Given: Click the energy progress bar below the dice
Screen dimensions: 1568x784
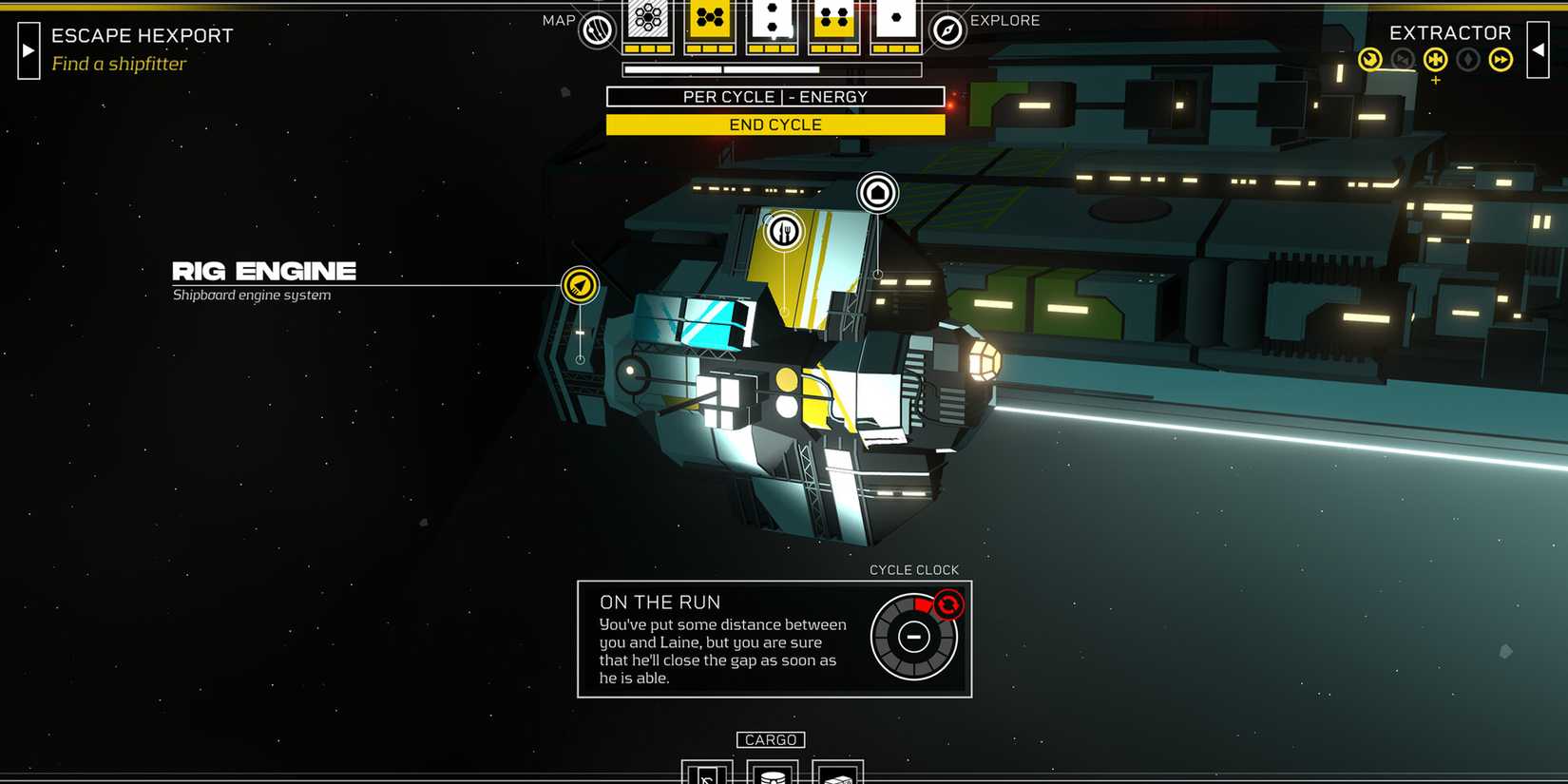Looking at the screenshot, I should click(x=772, y=68).
